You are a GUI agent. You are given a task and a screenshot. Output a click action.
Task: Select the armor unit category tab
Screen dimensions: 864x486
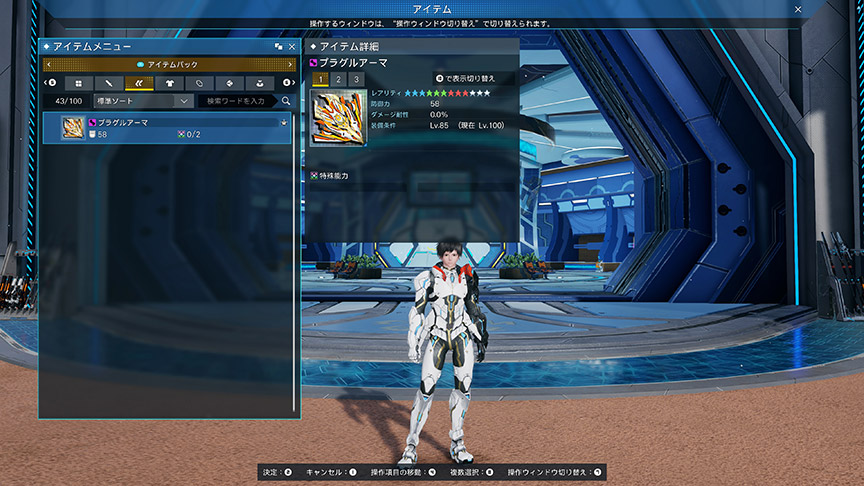[x=138, y=82]
